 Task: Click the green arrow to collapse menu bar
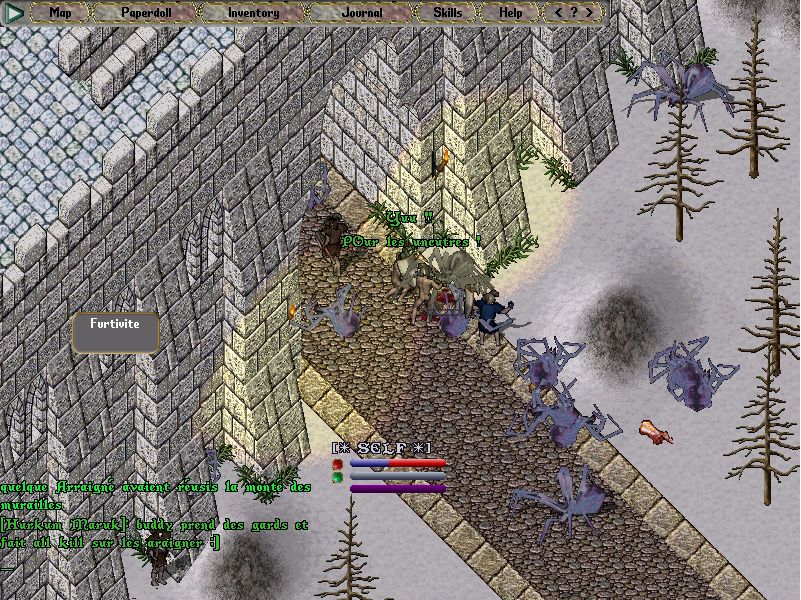point(14,13)
